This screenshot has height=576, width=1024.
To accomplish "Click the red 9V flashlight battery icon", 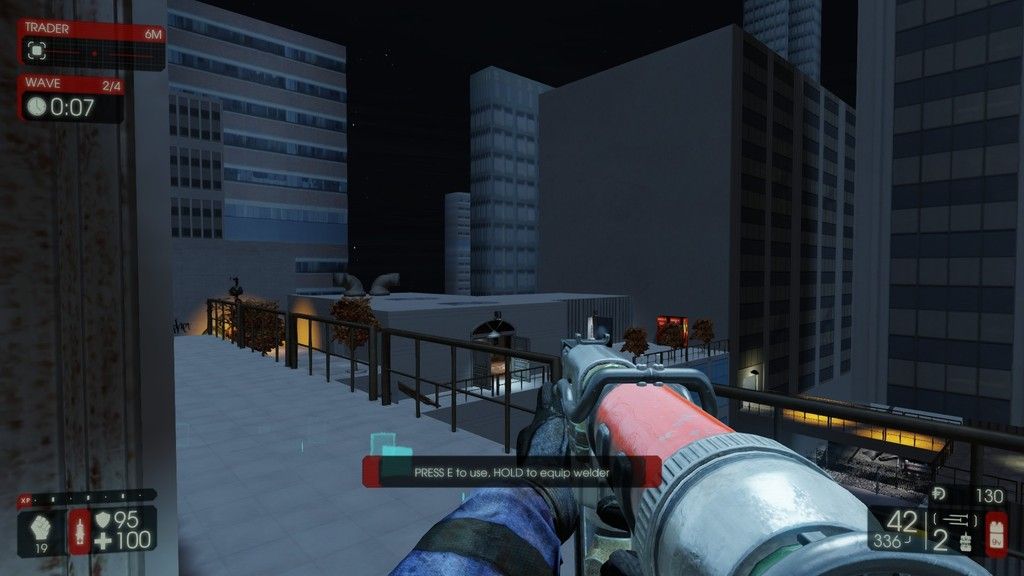I will tap(997, 531).
